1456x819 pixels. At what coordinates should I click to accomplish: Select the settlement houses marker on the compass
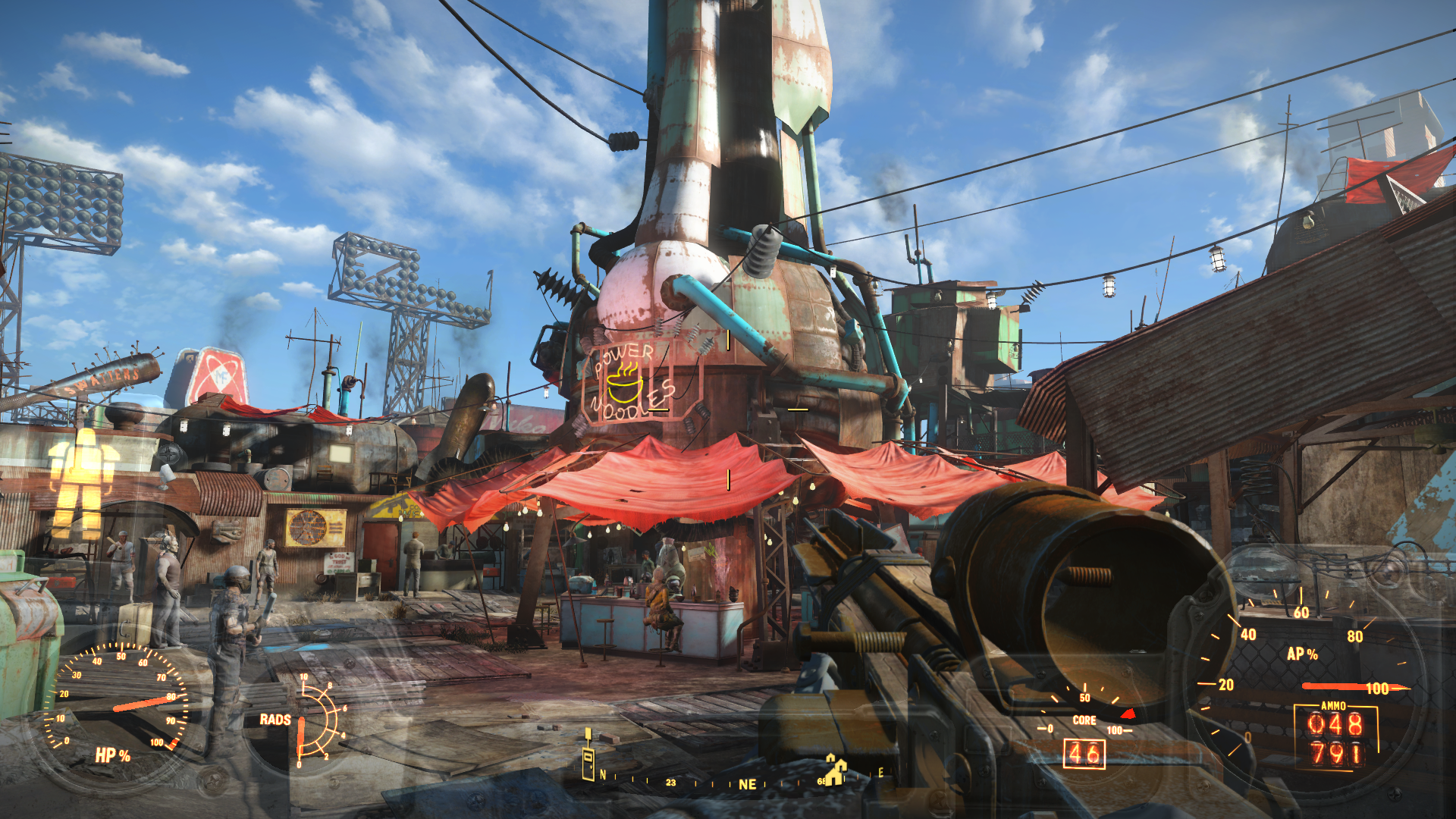[836, 770]
